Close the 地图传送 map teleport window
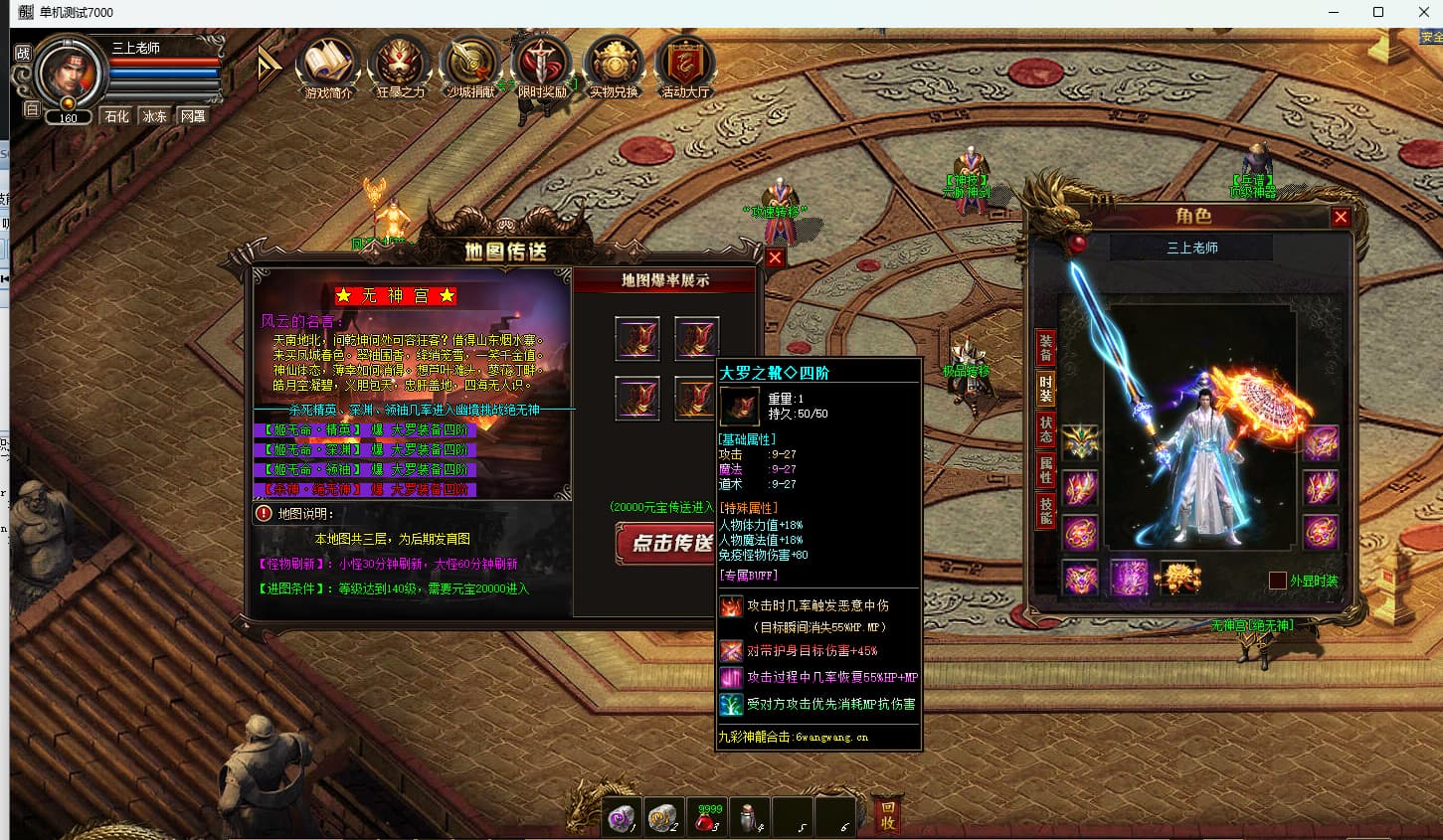 click(776, 257)
